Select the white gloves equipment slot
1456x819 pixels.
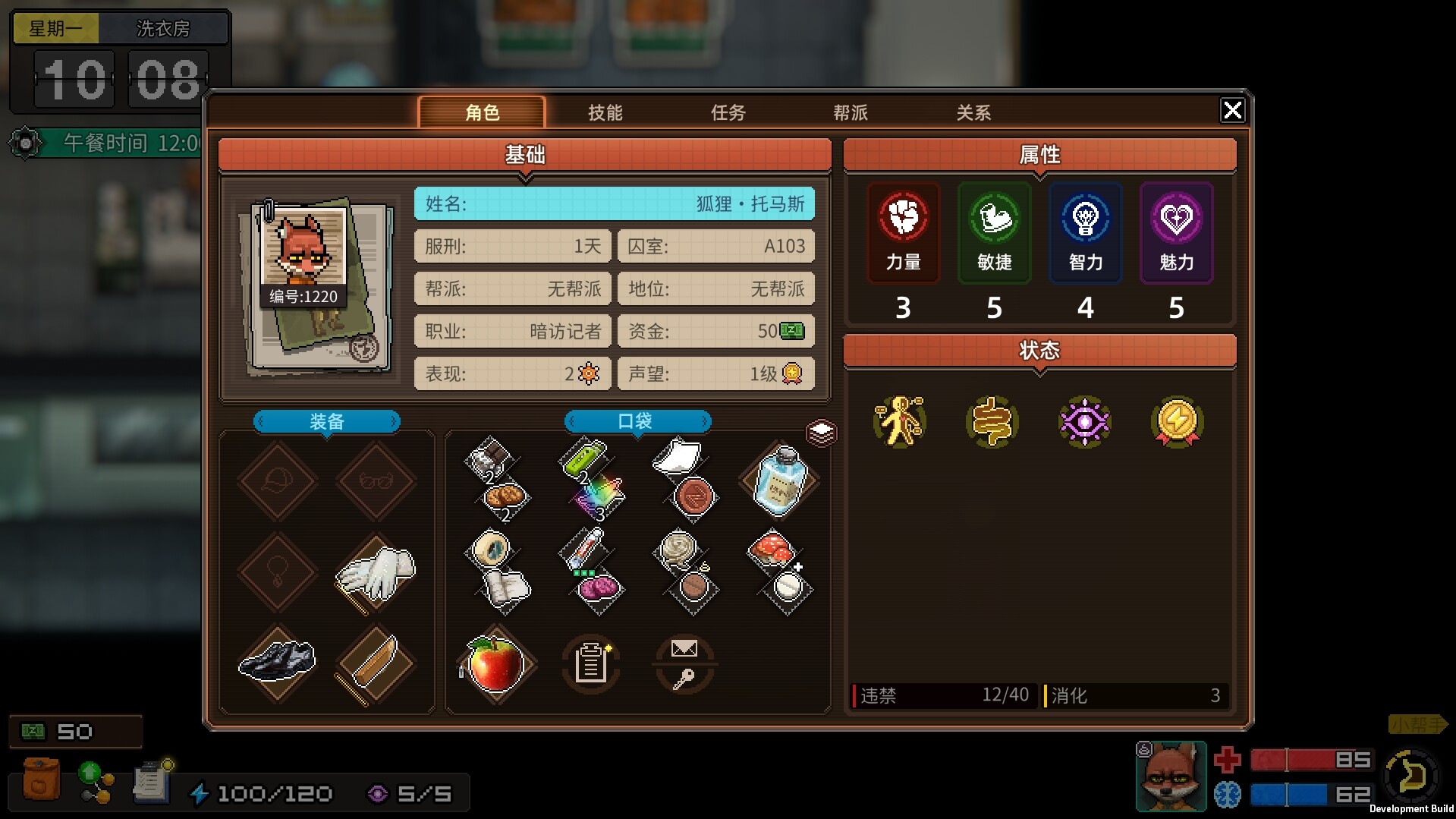click(x=376, y=573)
